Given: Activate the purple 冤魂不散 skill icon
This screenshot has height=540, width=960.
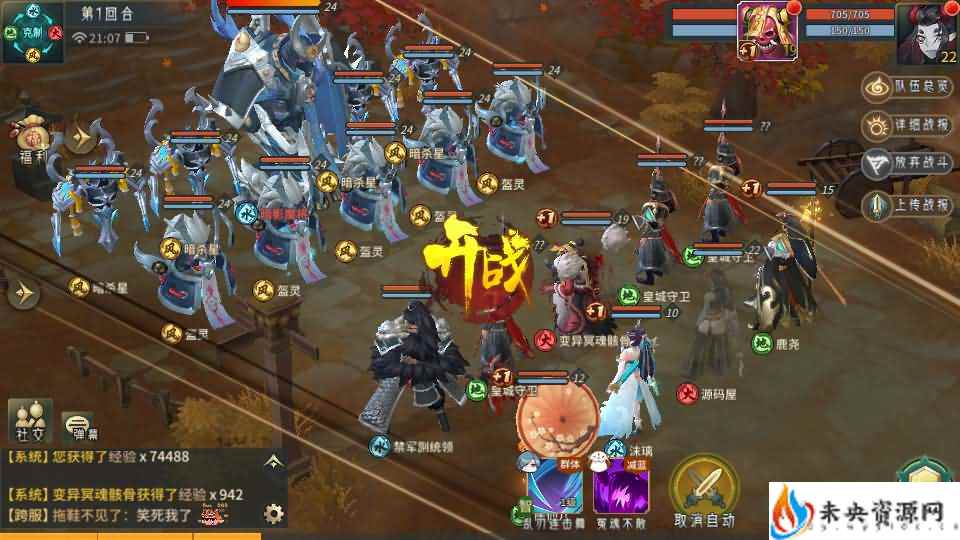Looking at the screenshot, I should (x=623, y=492).
